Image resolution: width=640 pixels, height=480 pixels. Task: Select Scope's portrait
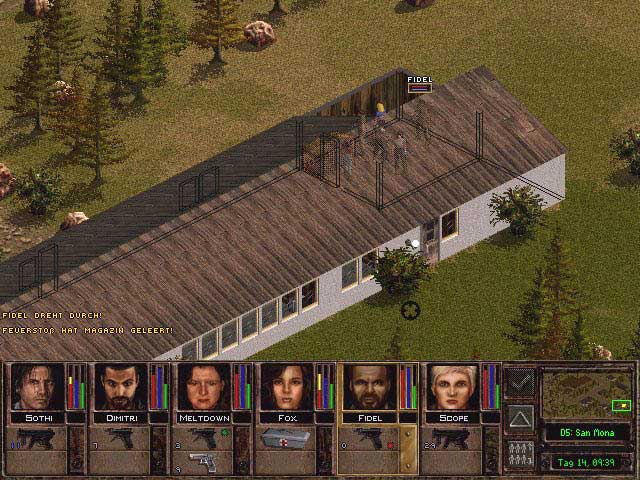point(452,386)
